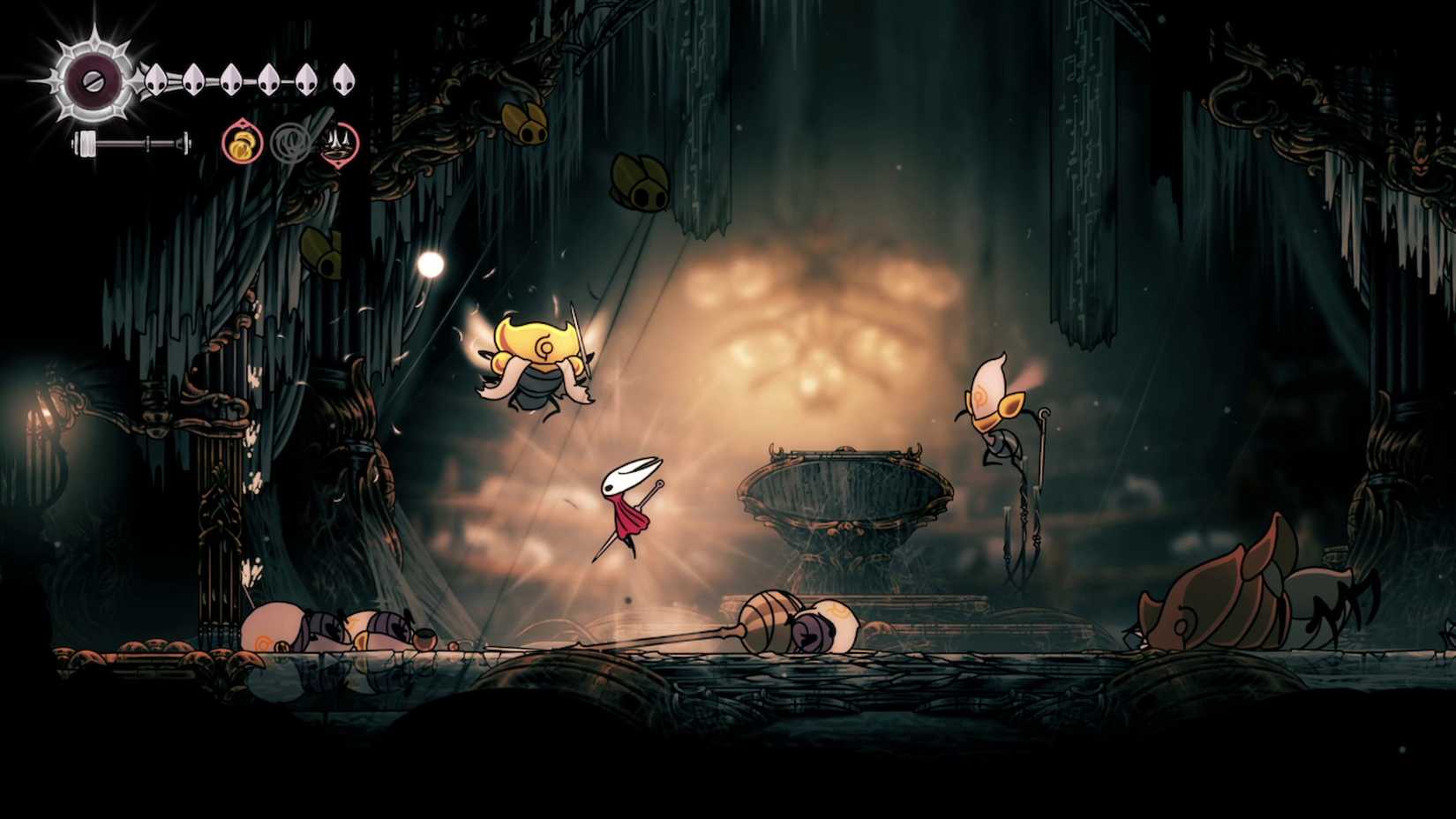Click the first health mask icon
The height and width of the screenshot is (819, 1456).
tap(154, 79)
